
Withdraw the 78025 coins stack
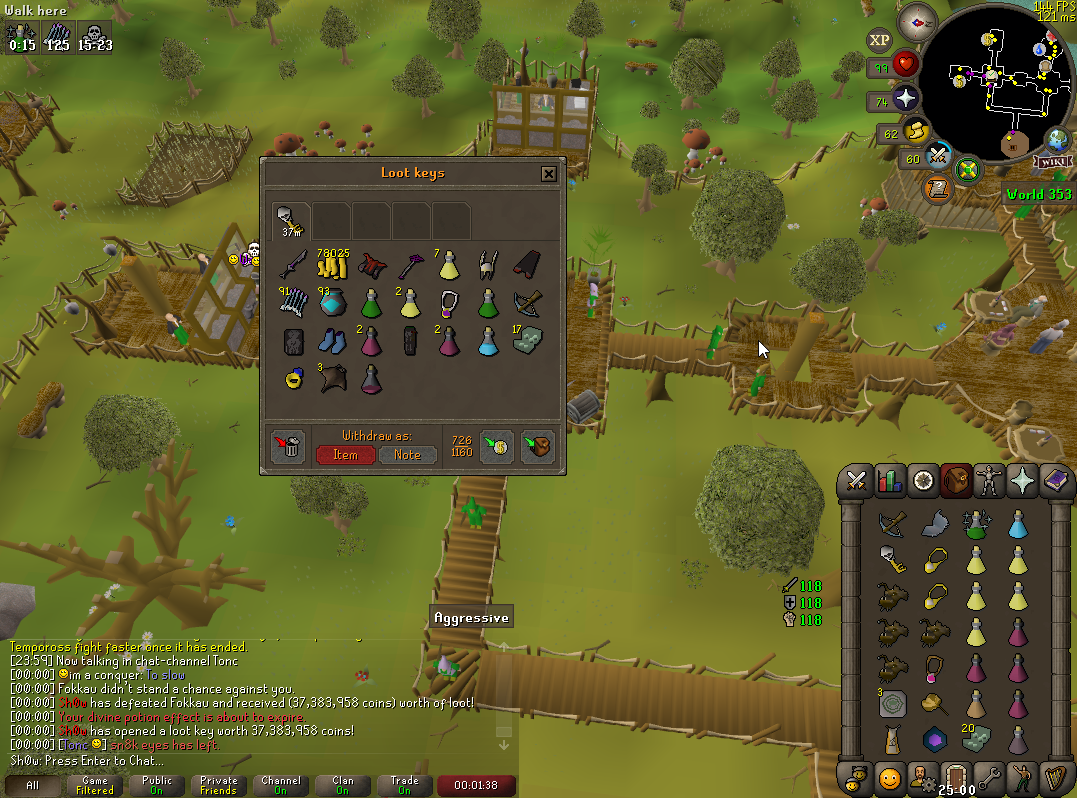point(331,265)
